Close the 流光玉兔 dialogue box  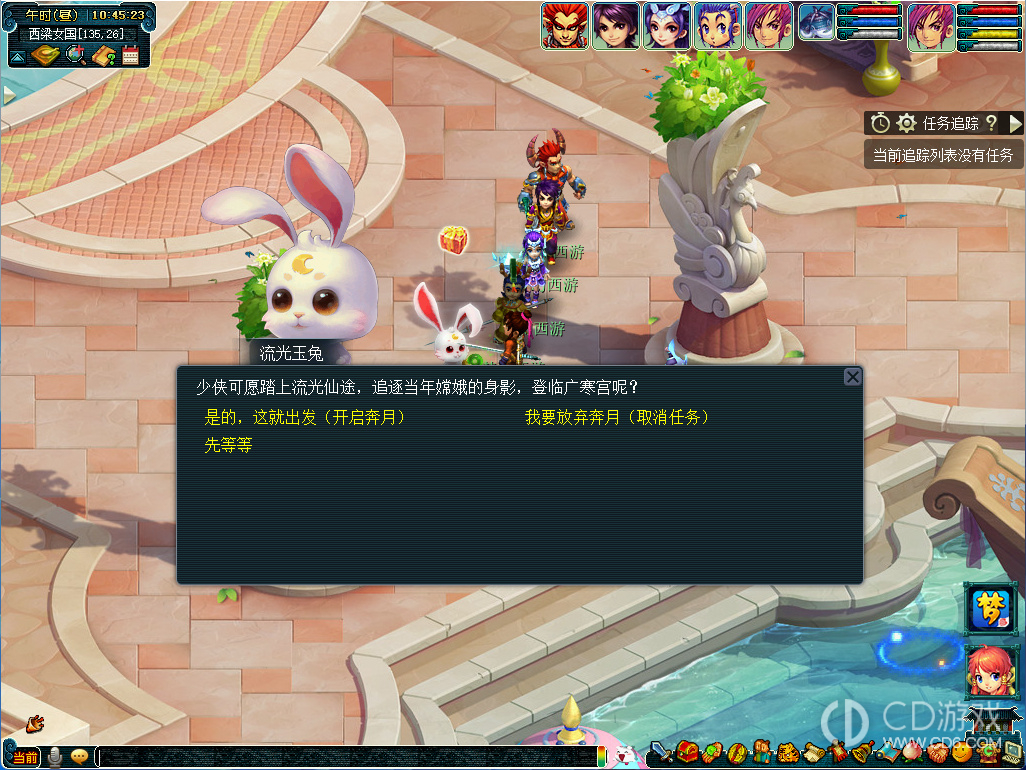852,377
